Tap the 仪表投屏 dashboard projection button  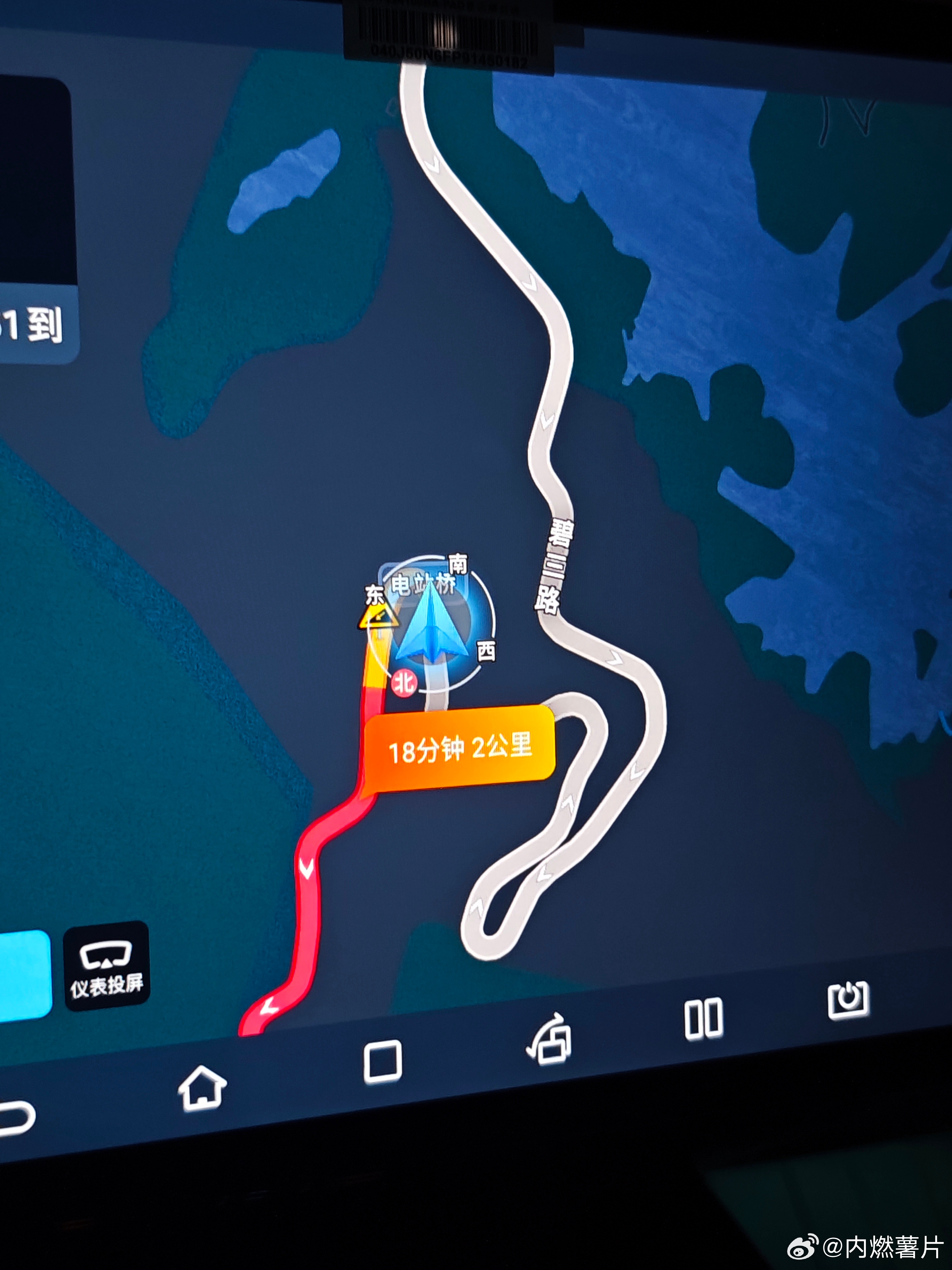[107, 966]
